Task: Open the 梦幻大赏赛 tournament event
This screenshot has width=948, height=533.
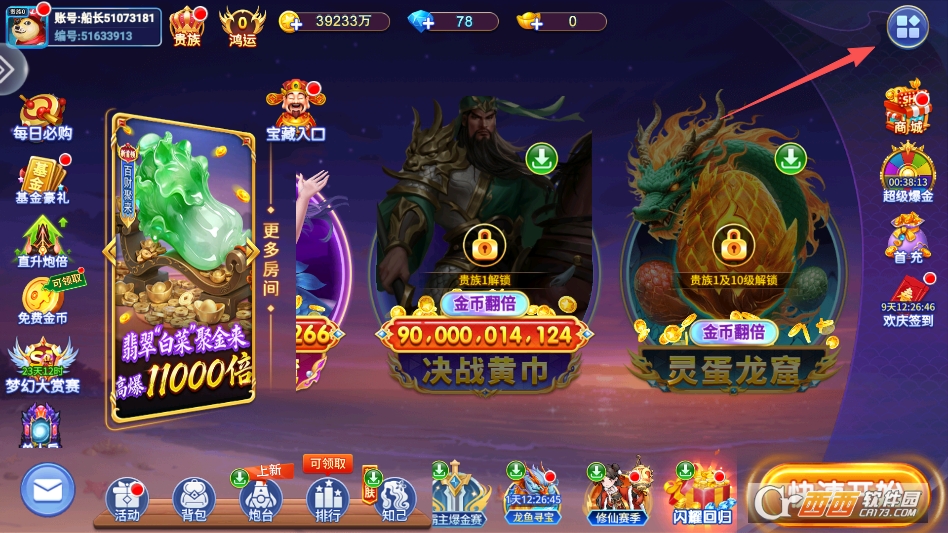Action: 42,366
